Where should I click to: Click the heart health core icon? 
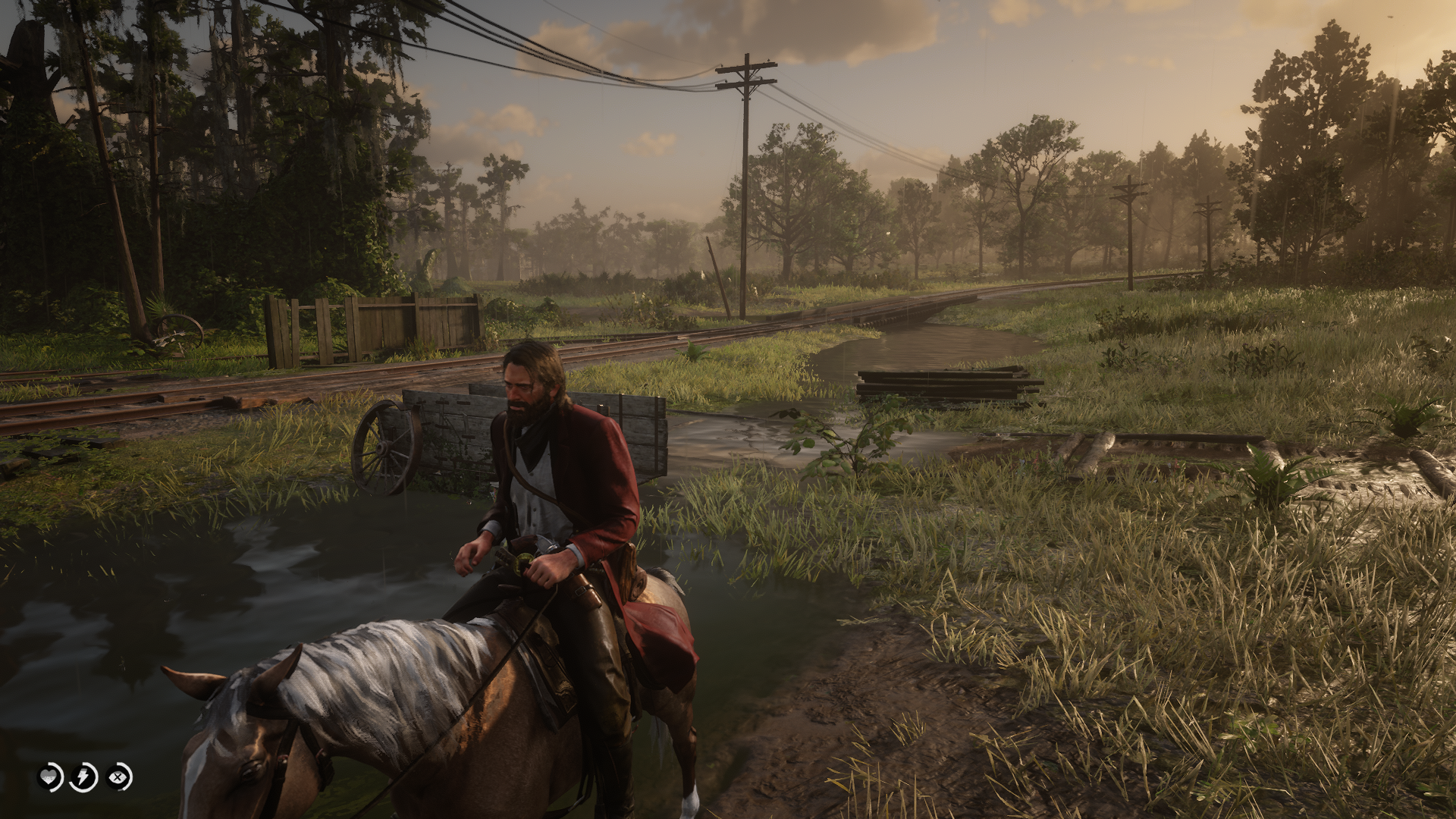point(50,777)
